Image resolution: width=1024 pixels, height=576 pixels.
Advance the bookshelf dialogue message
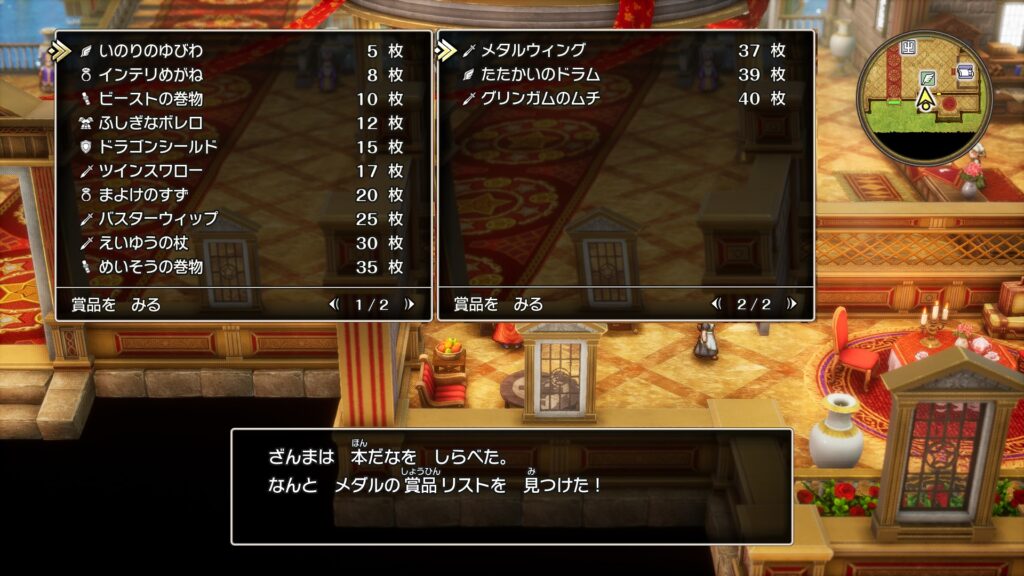[x=511, y=486]
